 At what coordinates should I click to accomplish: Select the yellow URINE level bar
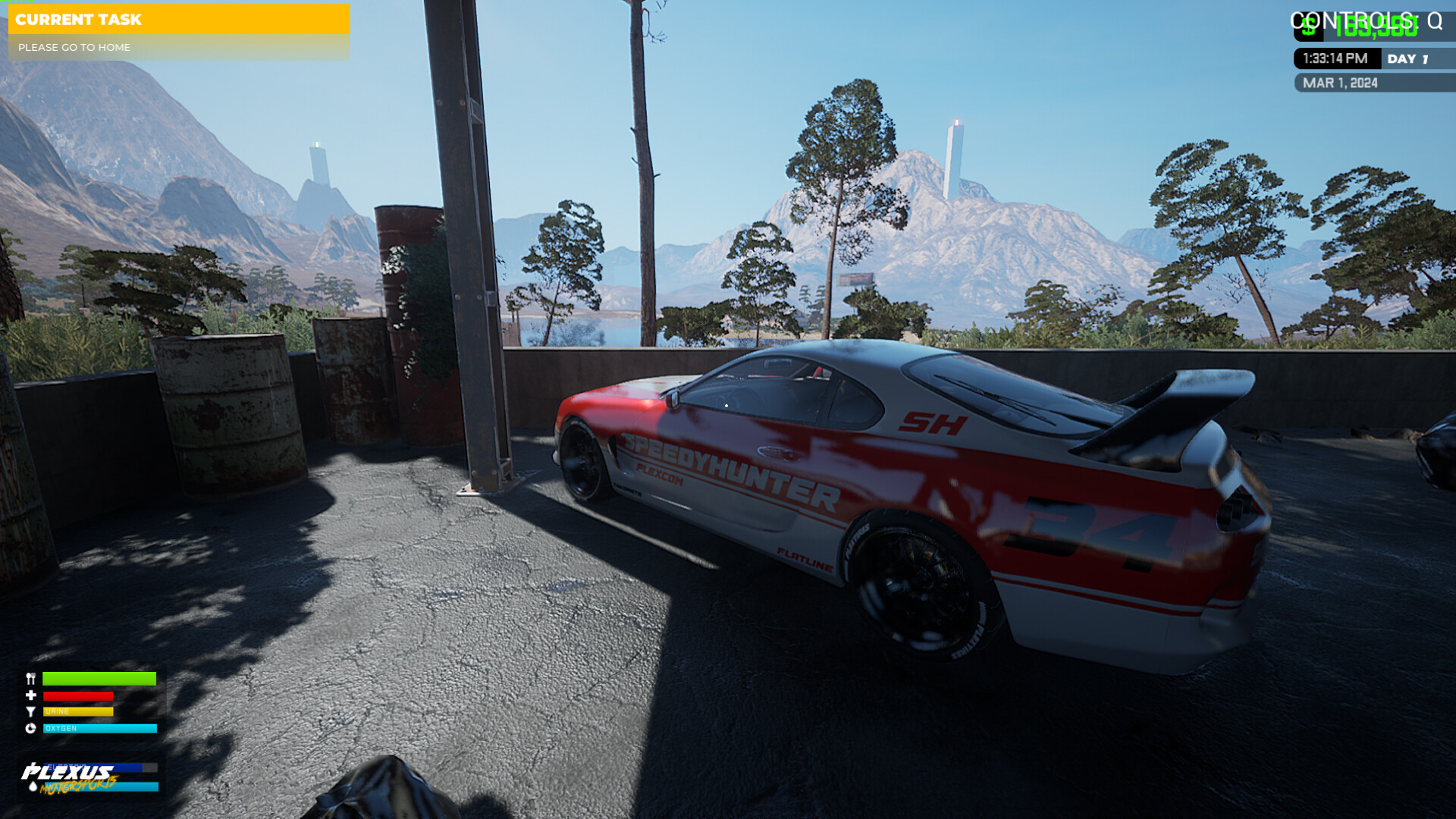click(x=78, y=711)
